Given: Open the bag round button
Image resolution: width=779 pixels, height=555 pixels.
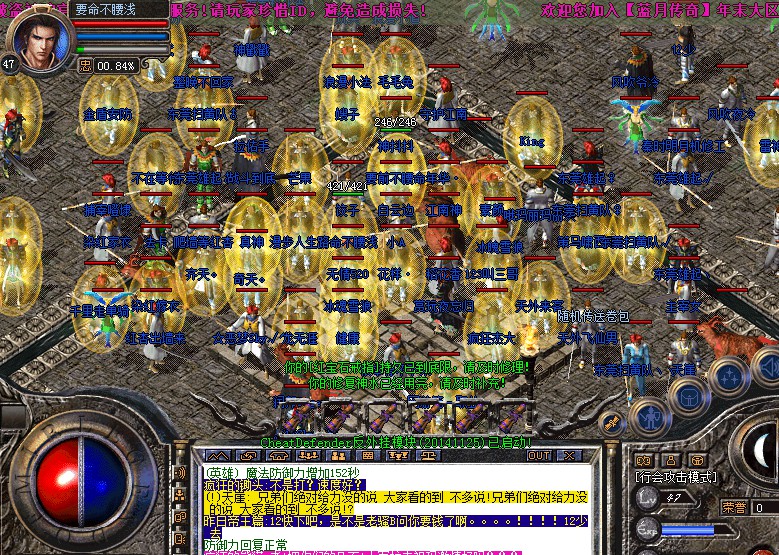Looking at the screenshot, I should pos(688,395).
